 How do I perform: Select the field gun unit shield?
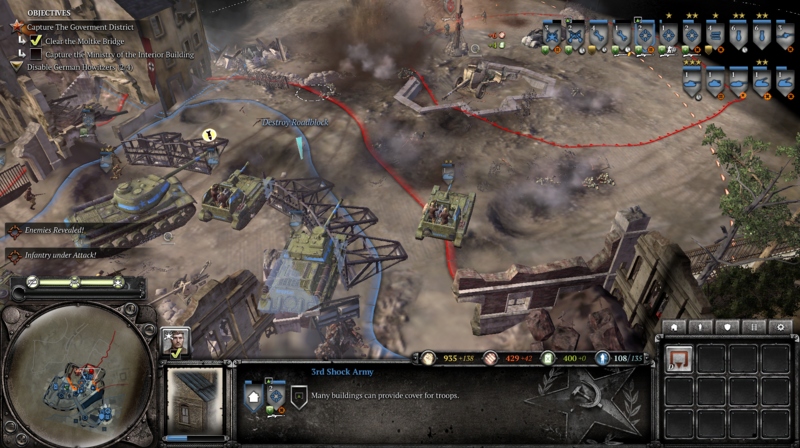click(x=785, y=36)
